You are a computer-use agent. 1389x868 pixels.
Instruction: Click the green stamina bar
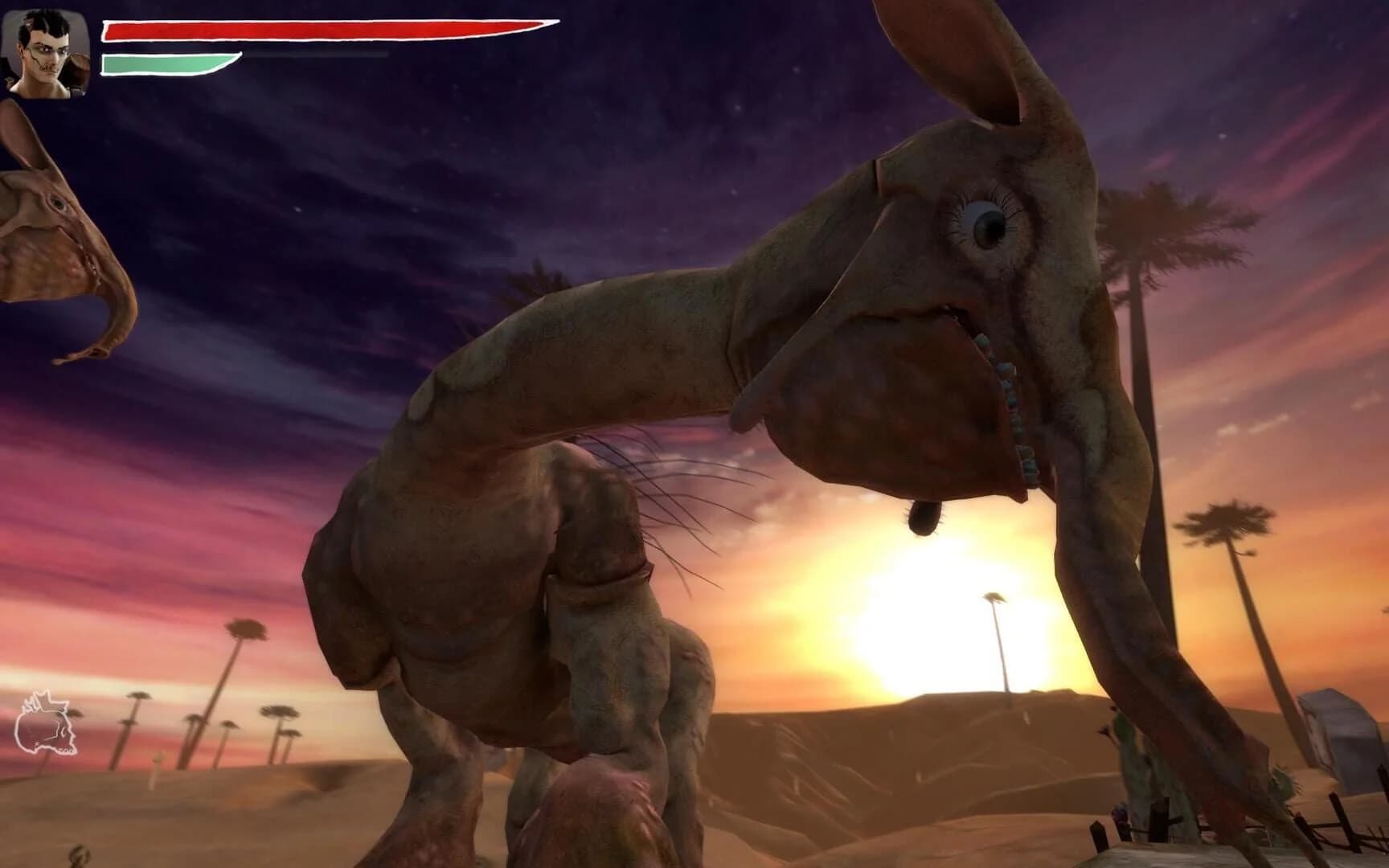coord(161,62)
